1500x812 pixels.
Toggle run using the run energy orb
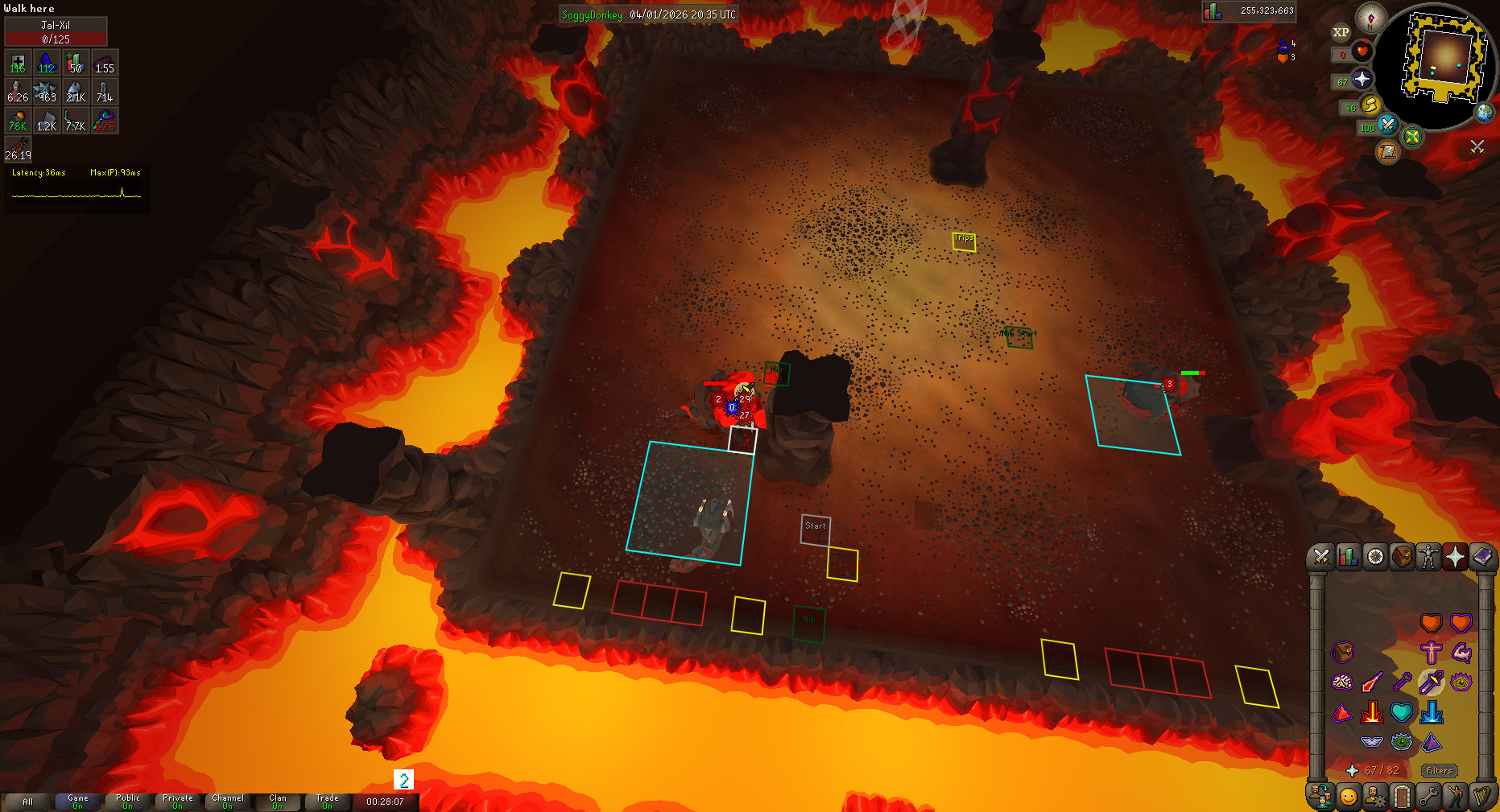(1370, 105)
